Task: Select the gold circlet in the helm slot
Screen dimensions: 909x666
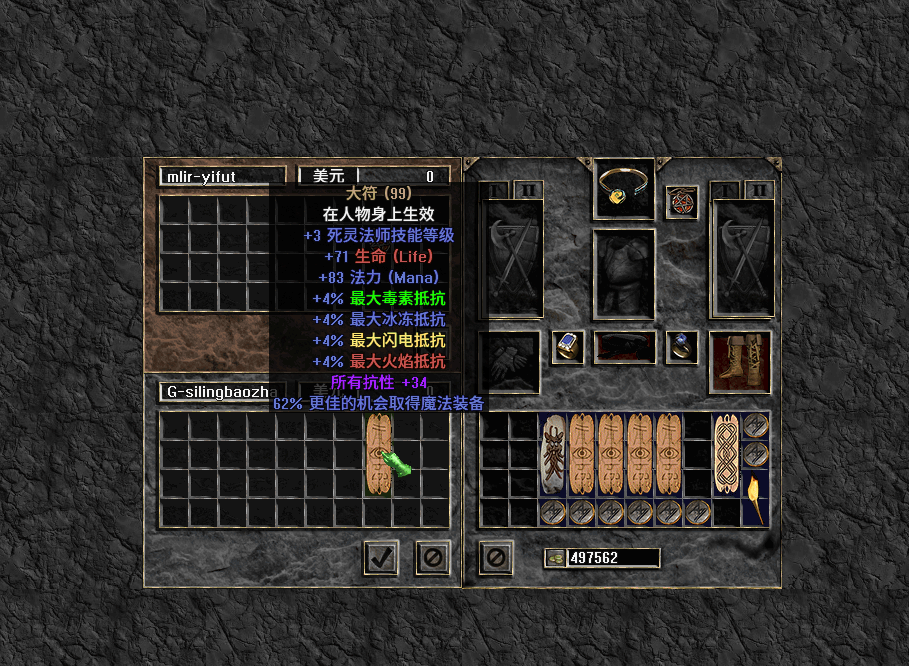Action: (x=625, y=187)
